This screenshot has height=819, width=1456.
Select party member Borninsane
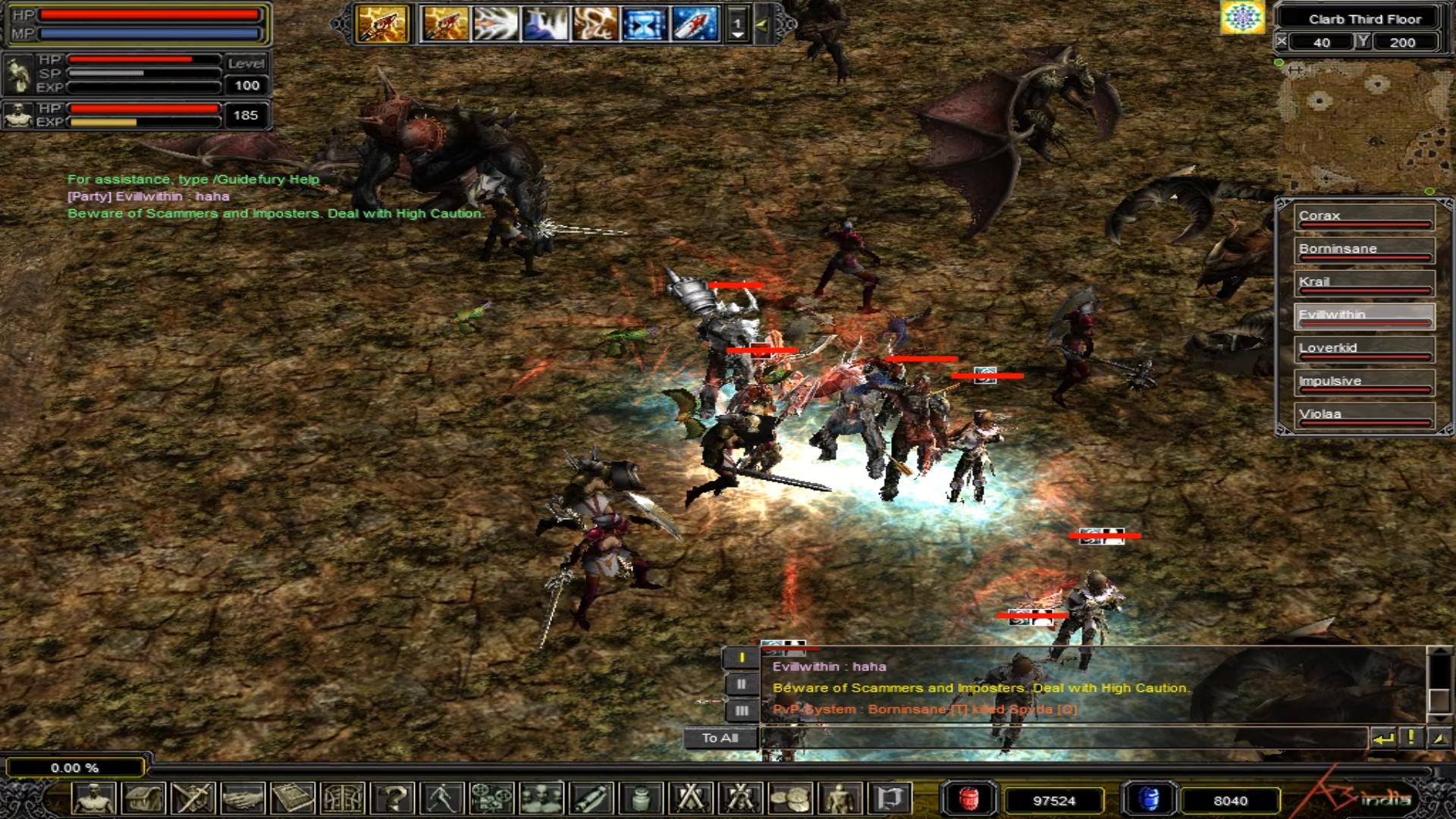point(1363,250)
